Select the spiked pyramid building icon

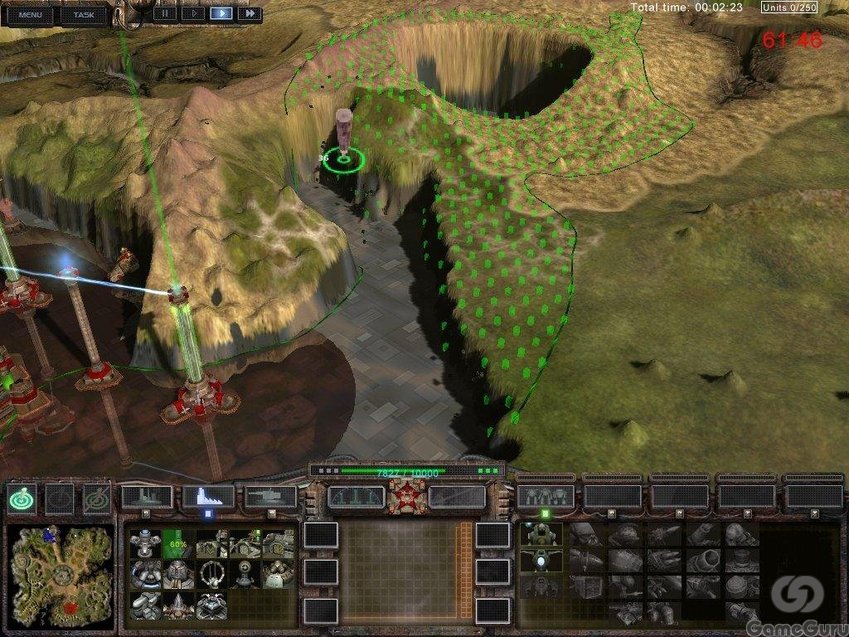point(178,605)
